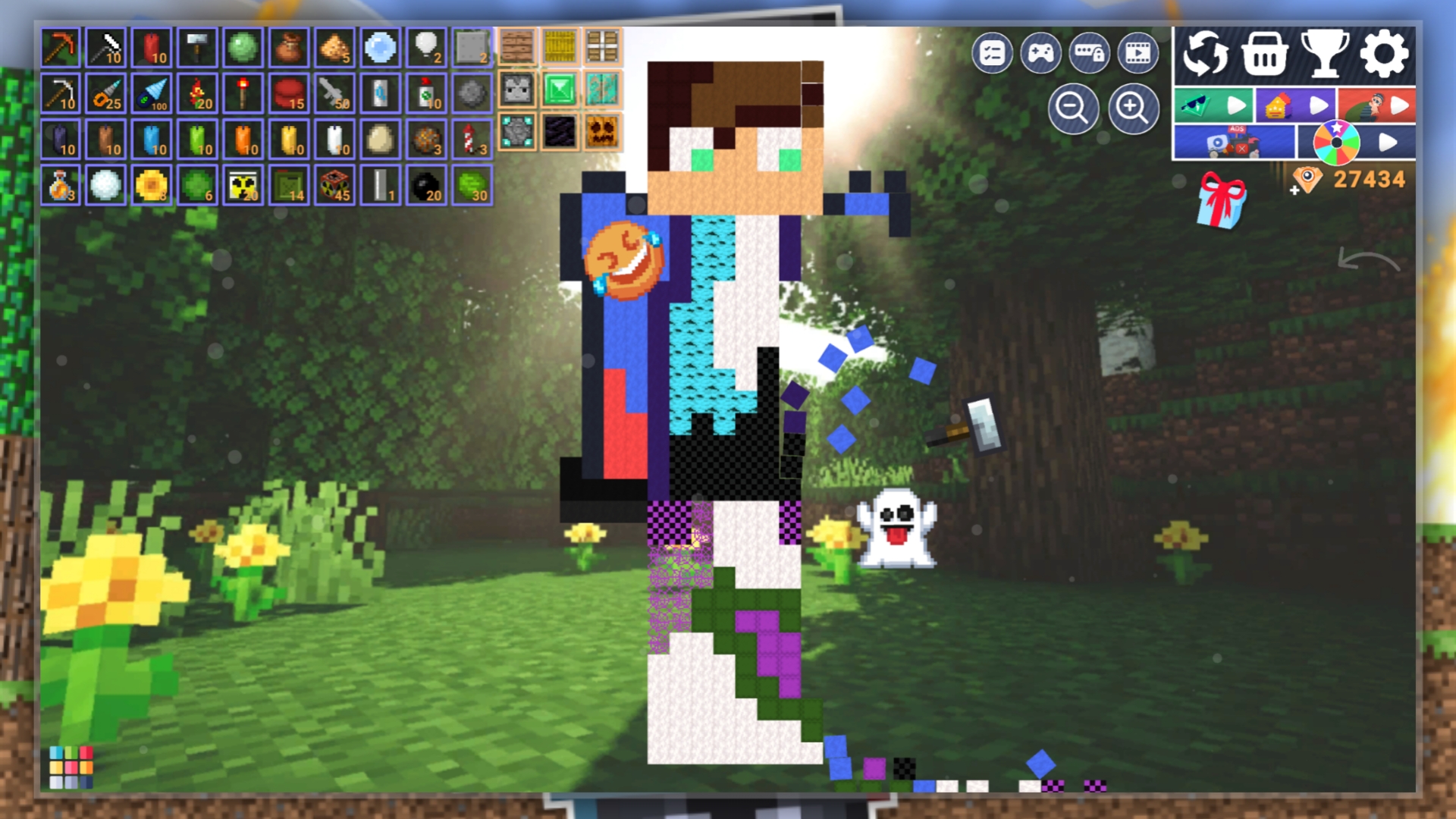This screenshot has height=819, width=1456.
Task: Toggle the password lock option
Action: 1090,53
